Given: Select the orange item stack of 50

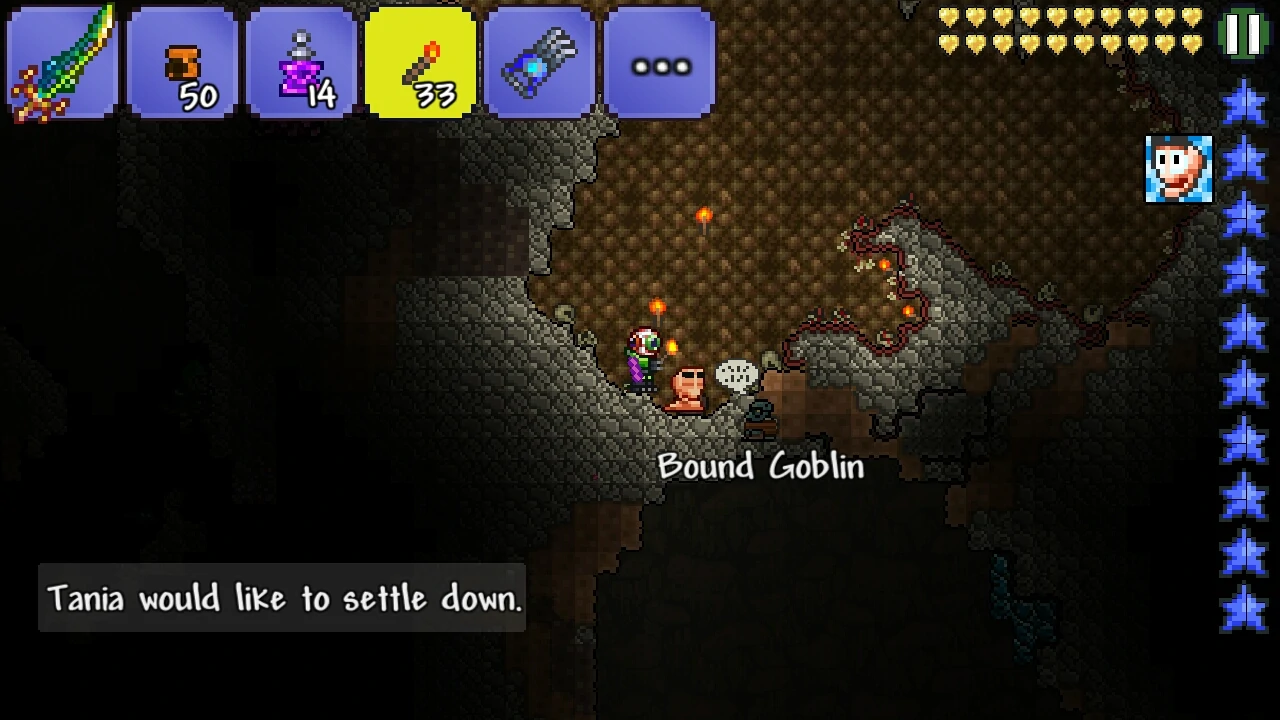Looking at the screenshot, I should [x=182, y=63].
